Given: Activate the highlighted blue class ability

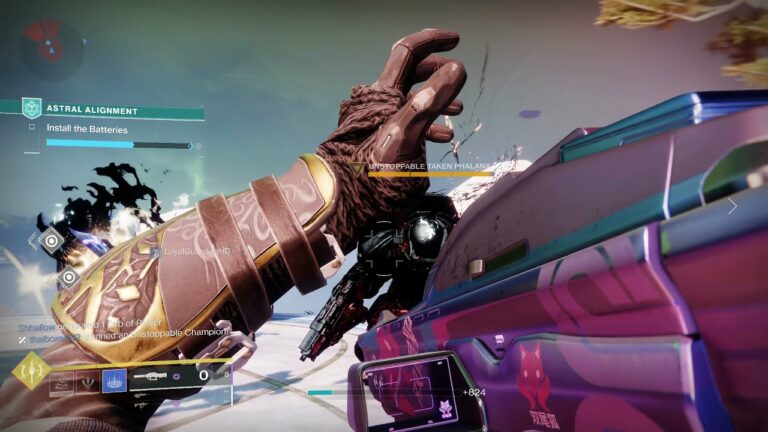Looking at the screenshot, I should point(115,380).
